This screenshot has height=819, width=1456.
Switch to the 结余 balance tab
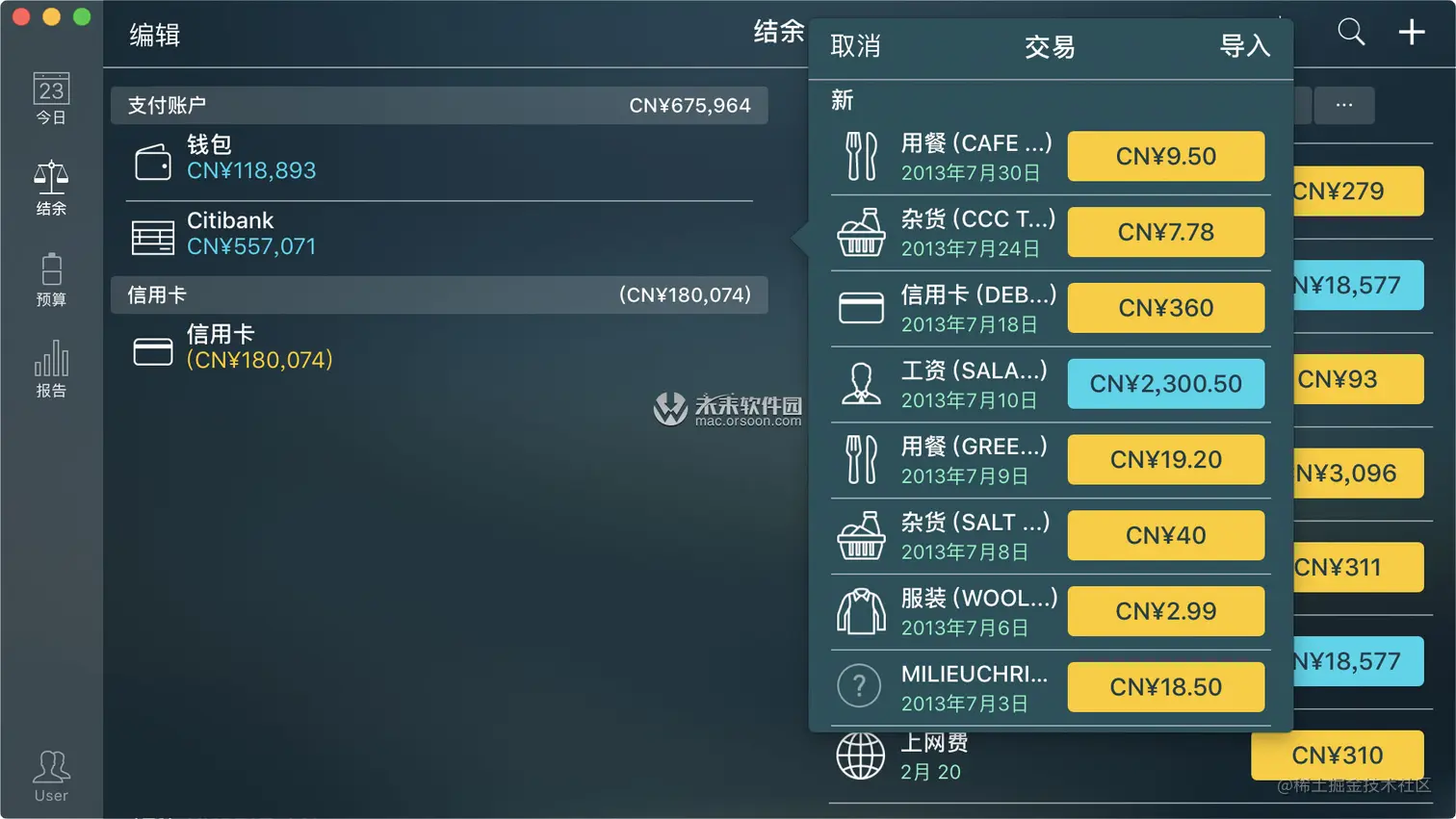pos(51,189)
